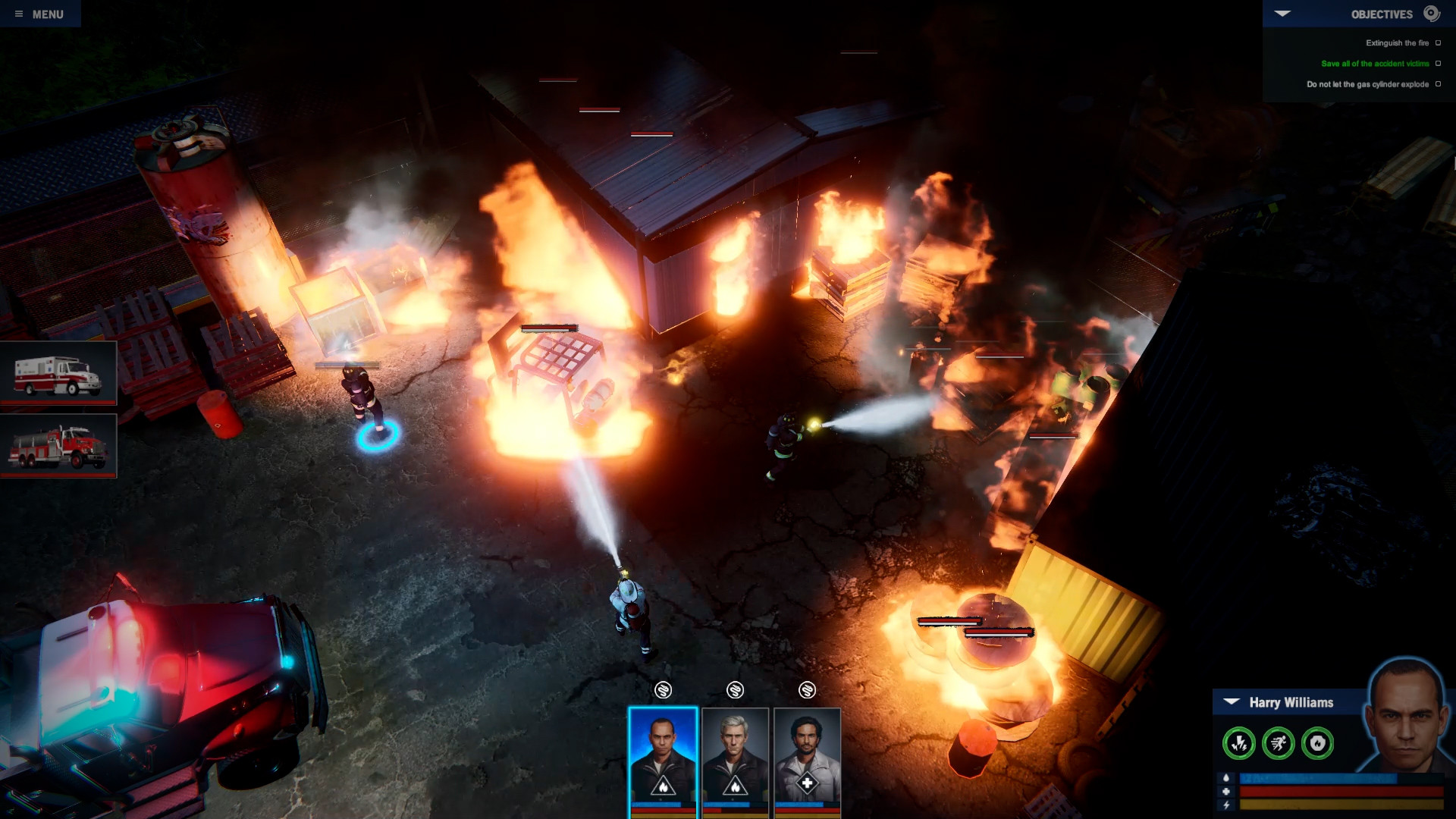The image size is (1456, 819).
Task: Mark Do not let the gas cylinder explode complete
Action: 1438,83
